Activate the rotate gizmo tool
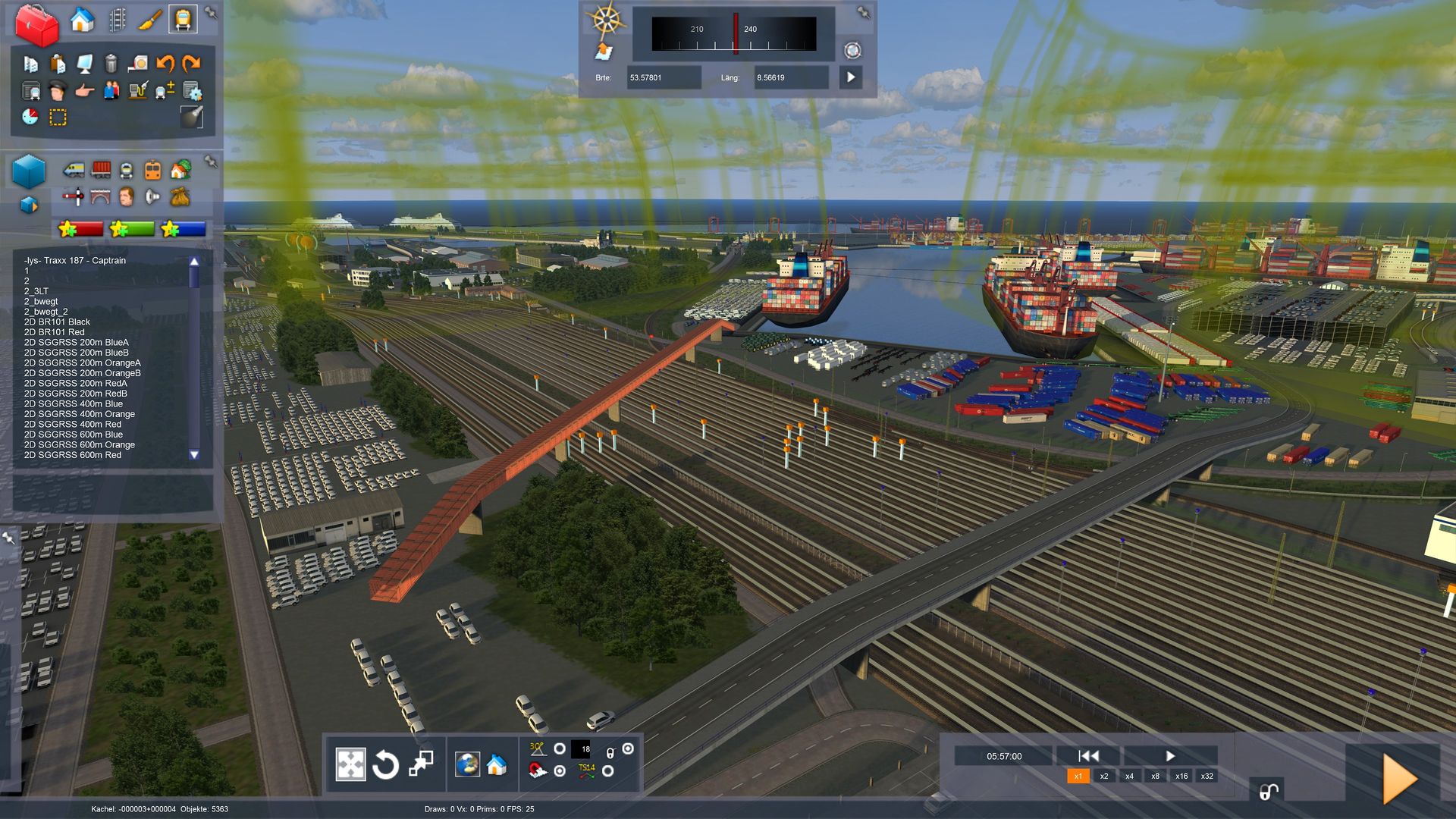The image size is (1456, 819). tap(385, 764)
